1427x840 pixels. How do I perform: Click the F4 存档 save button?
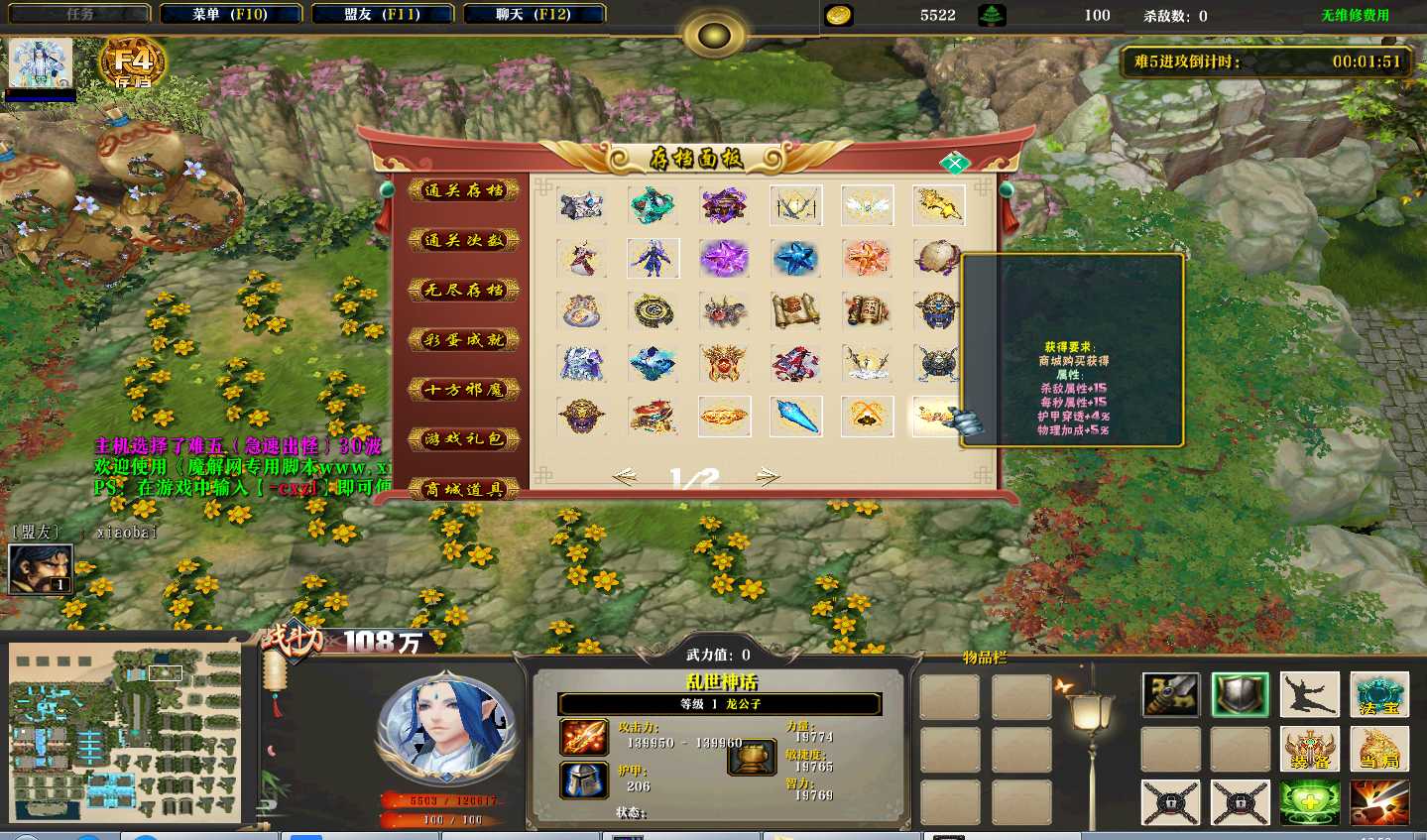pyautogui.click(x=132, y=65)
